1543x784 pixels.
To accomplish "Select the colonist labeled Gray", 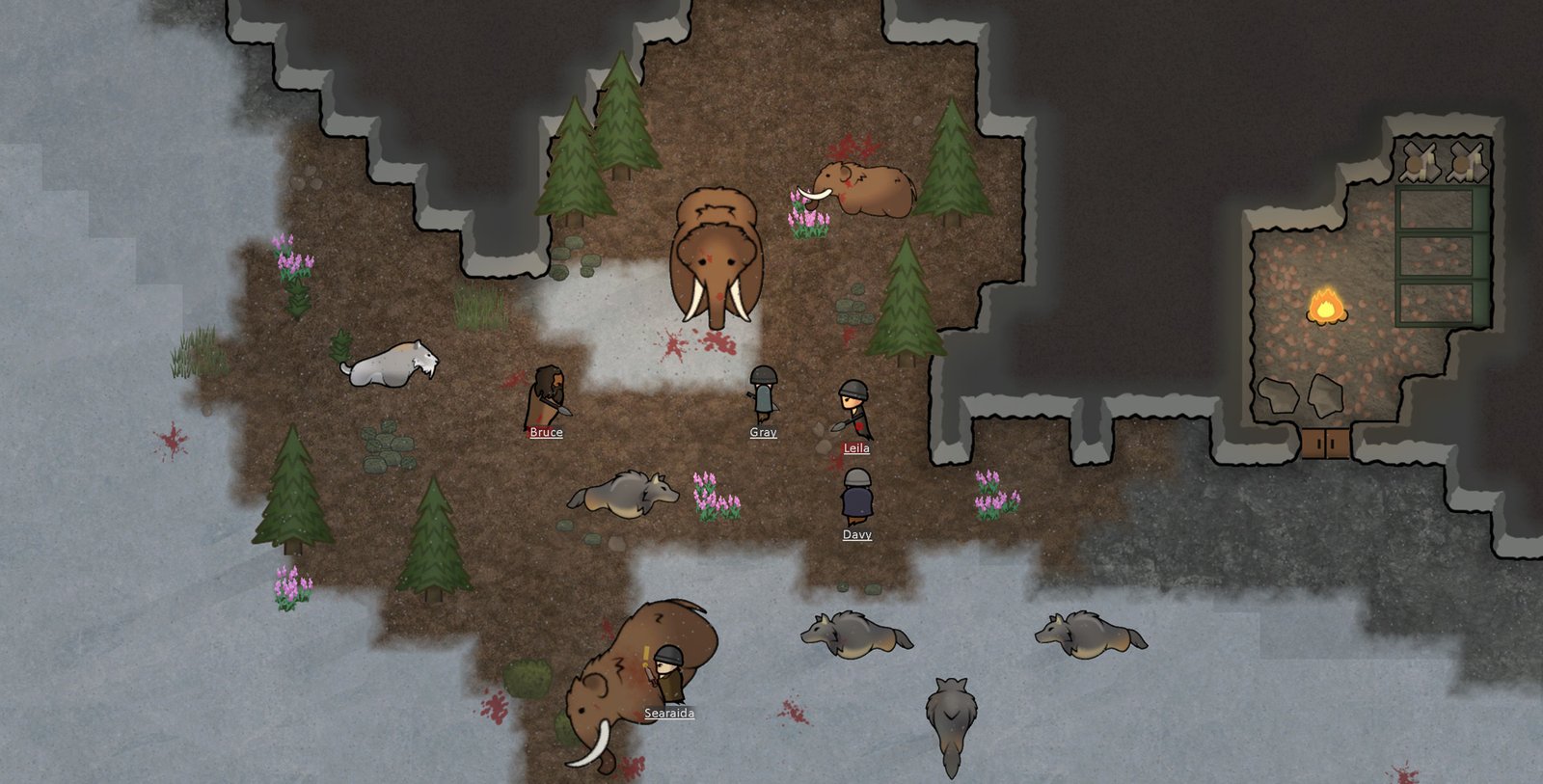I will coord(763,393).
